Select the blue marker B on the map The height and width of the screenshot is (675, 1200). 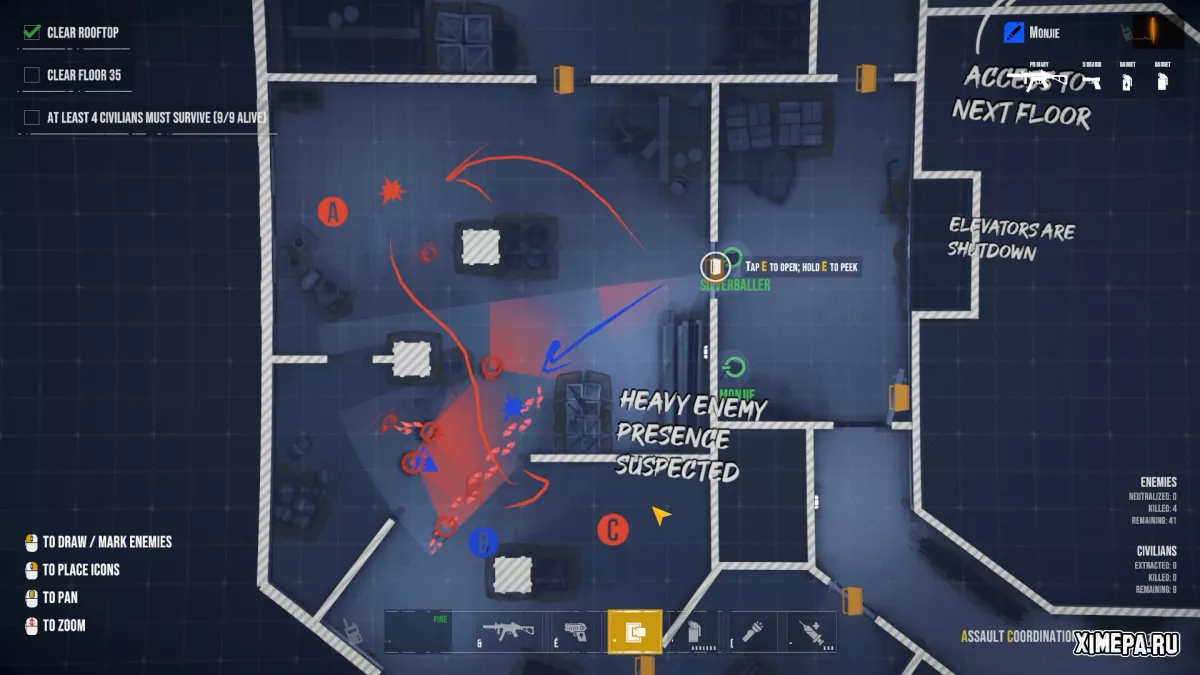point(483,543)
